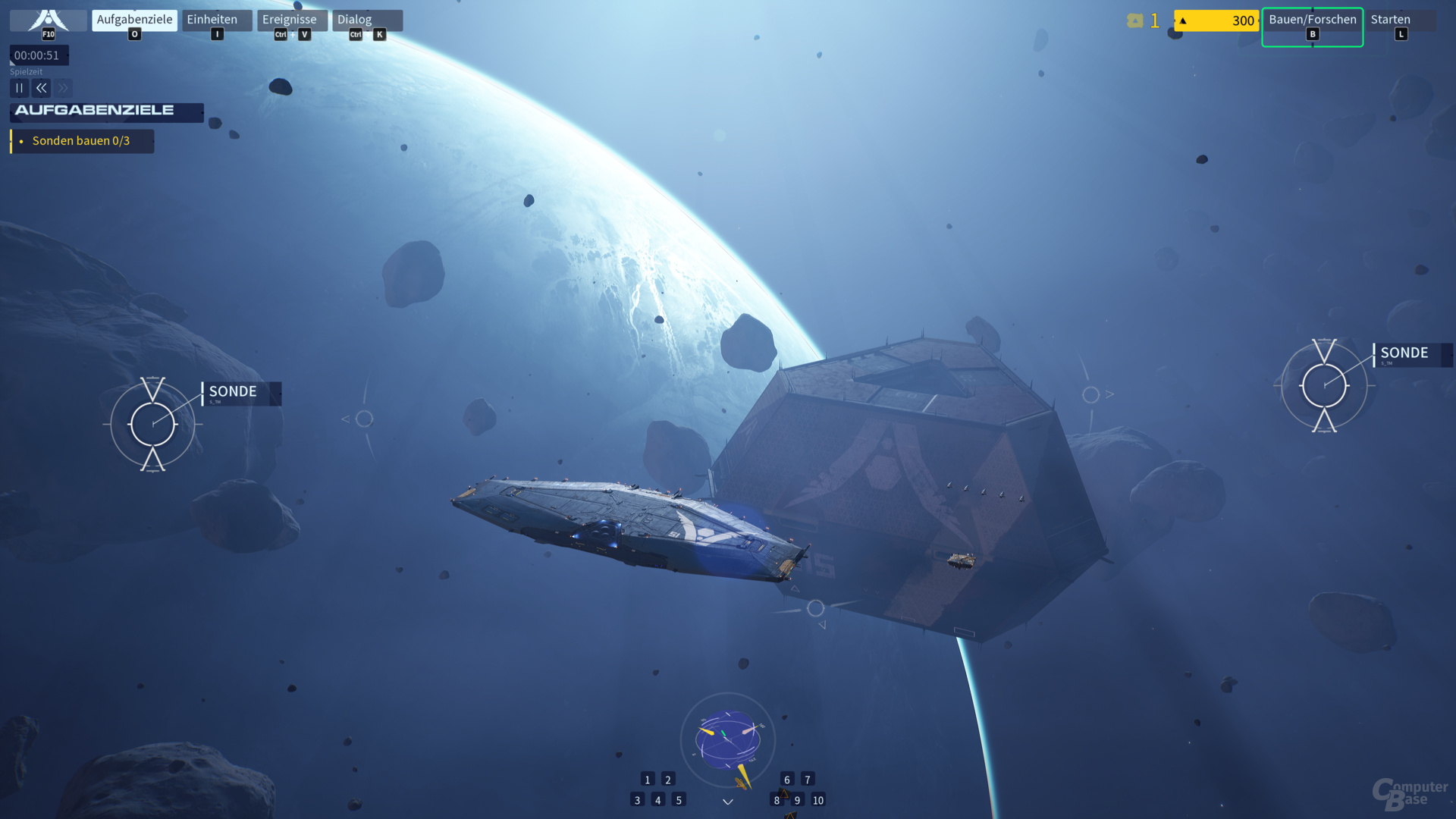Viewport: 1456px width, 819px height.
Task: Select control group 1
Action: click(647, 780)
